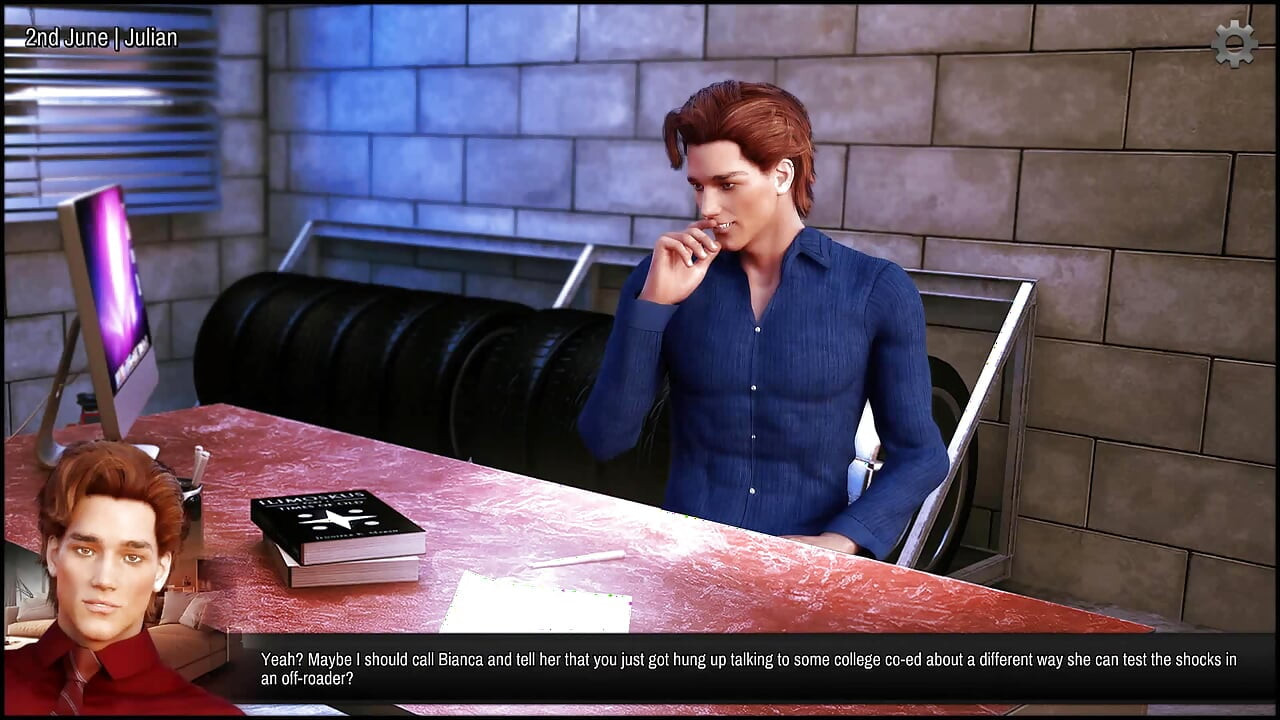The height and width of the screenshot is (720, 1280).
Task: Open the settings gear icon
Action: [1234, 44]
